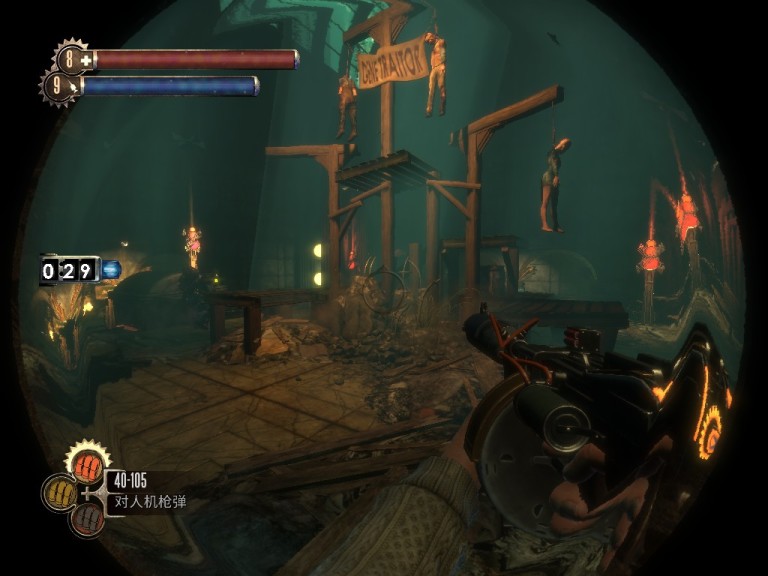Click the blue icon beside the 029 counter

click(x=111, y=269)
